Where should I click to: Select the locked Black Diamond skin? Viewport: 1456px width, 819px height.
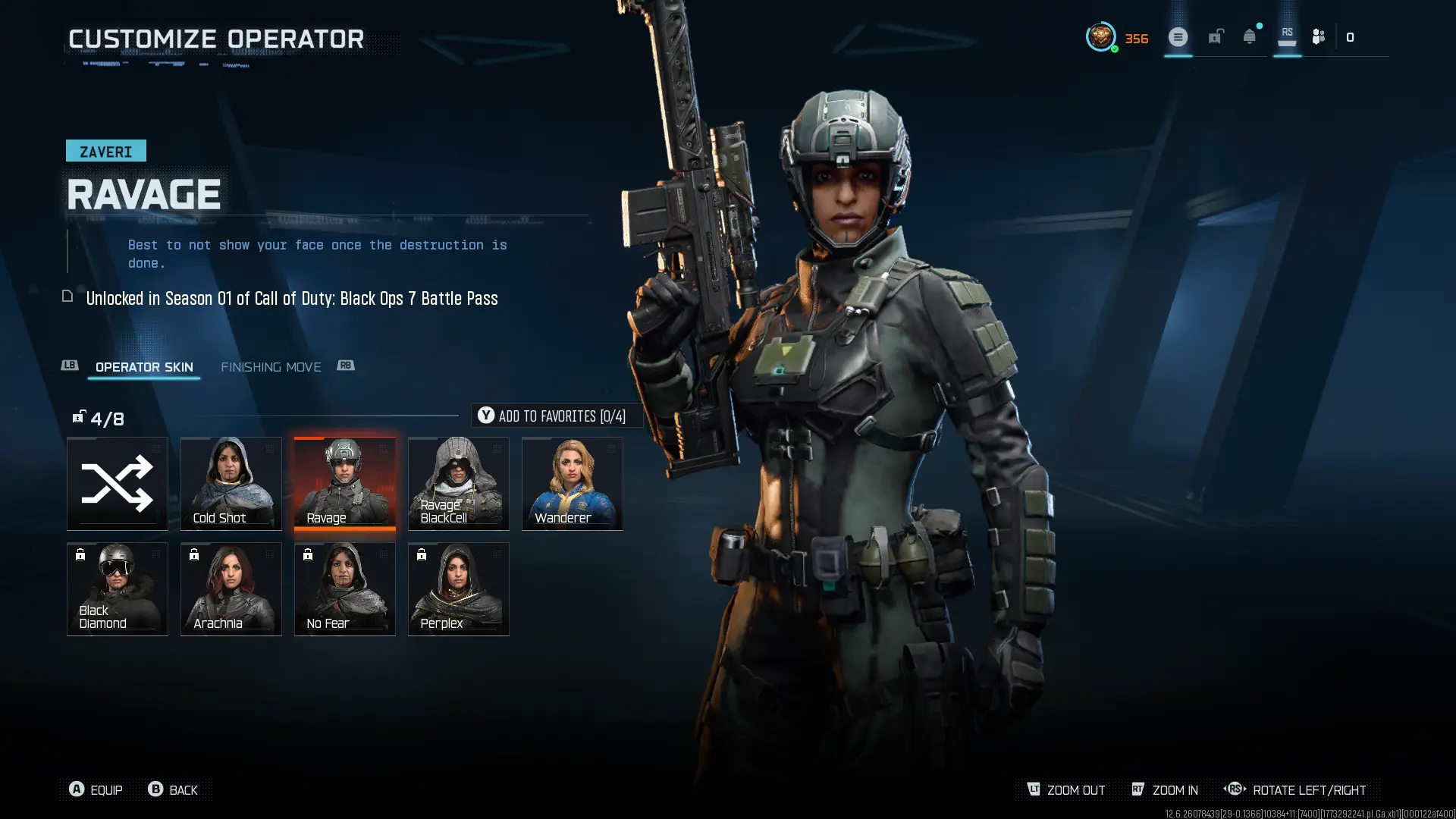pos(118,588)
